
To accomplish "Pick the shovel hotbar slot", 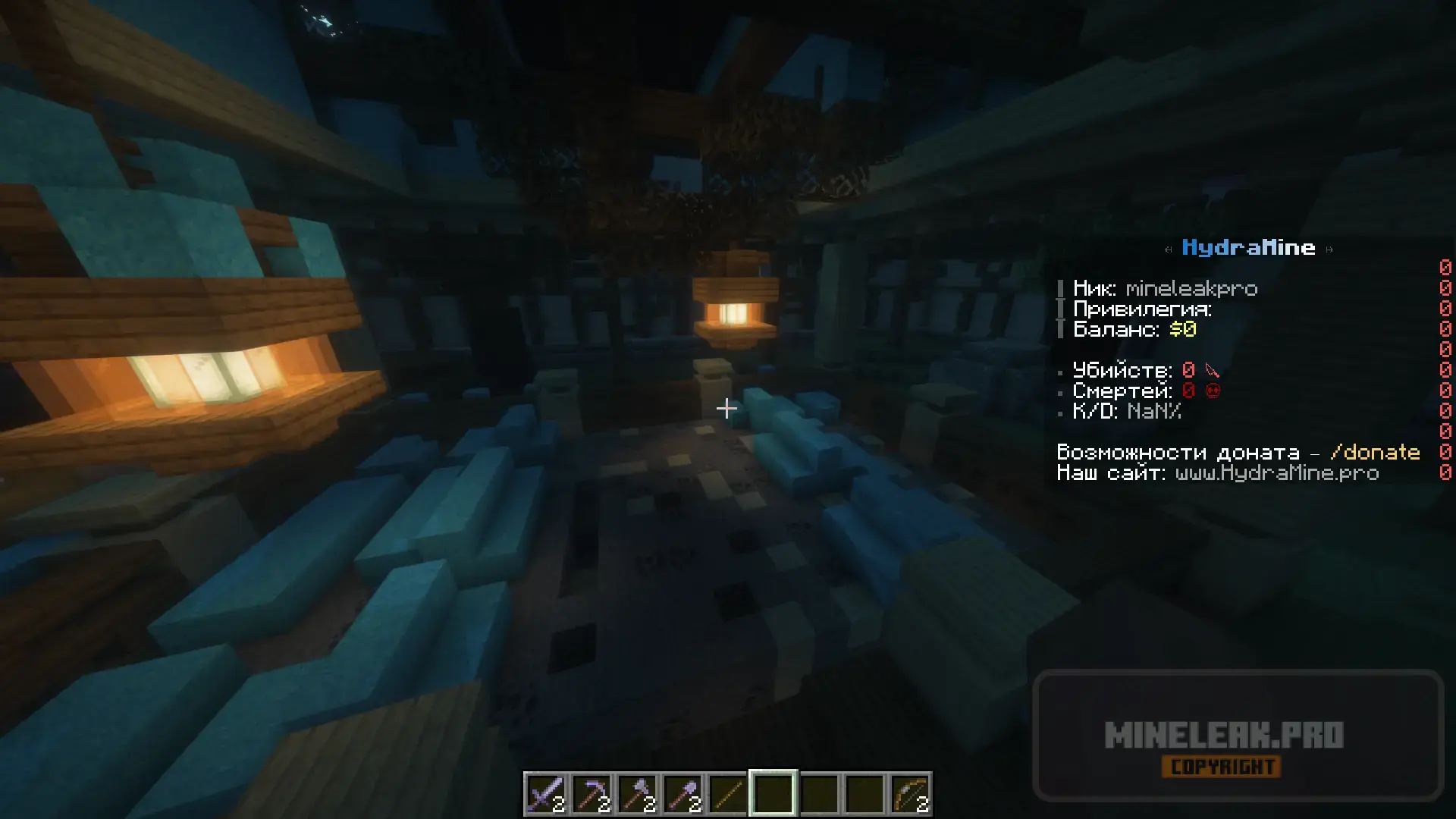I will point(682,794).
